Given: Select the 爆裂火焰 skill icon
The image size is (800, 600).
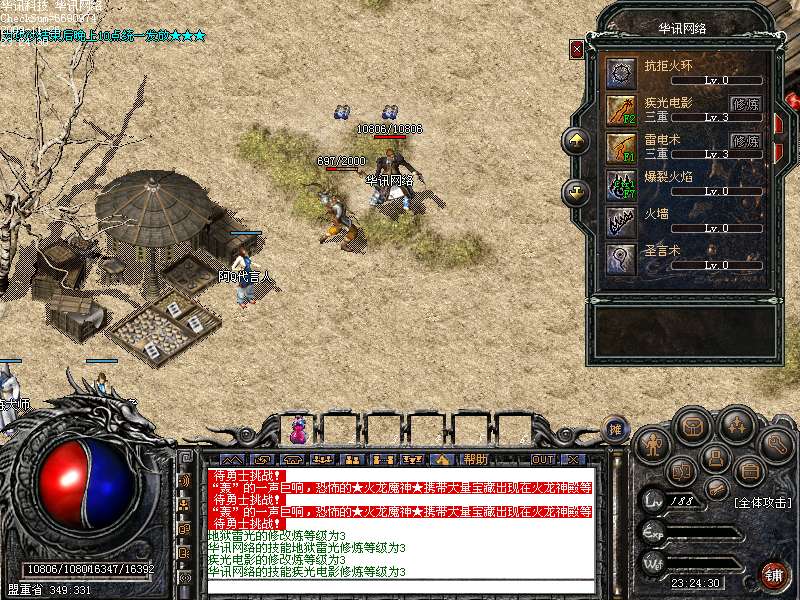Looking at the screenshot, I should (x=620, y=184).
